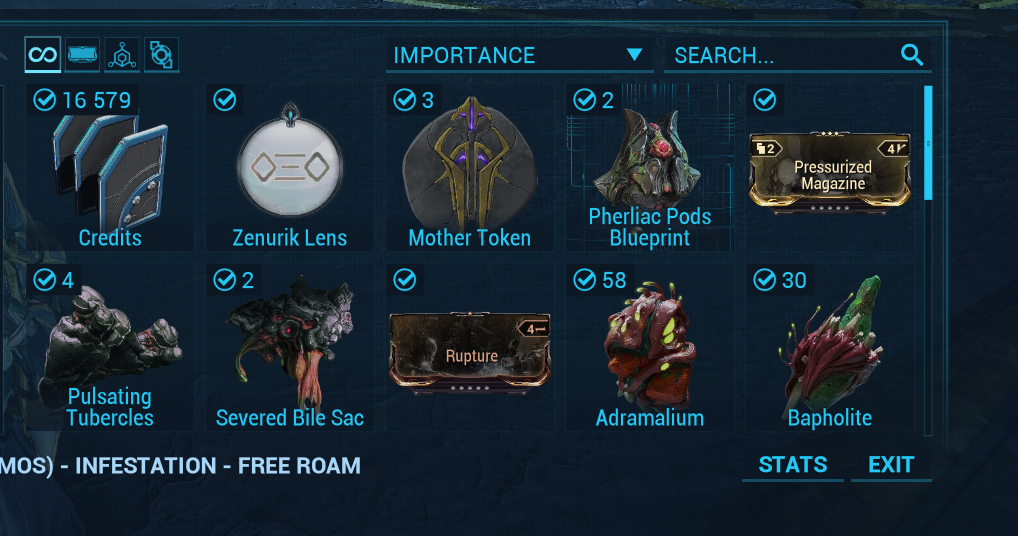Image resolution: width=1018 pixels, height=536 pixels.
Task: Choose the Bapholite resource tile
Action: [829, 350]
